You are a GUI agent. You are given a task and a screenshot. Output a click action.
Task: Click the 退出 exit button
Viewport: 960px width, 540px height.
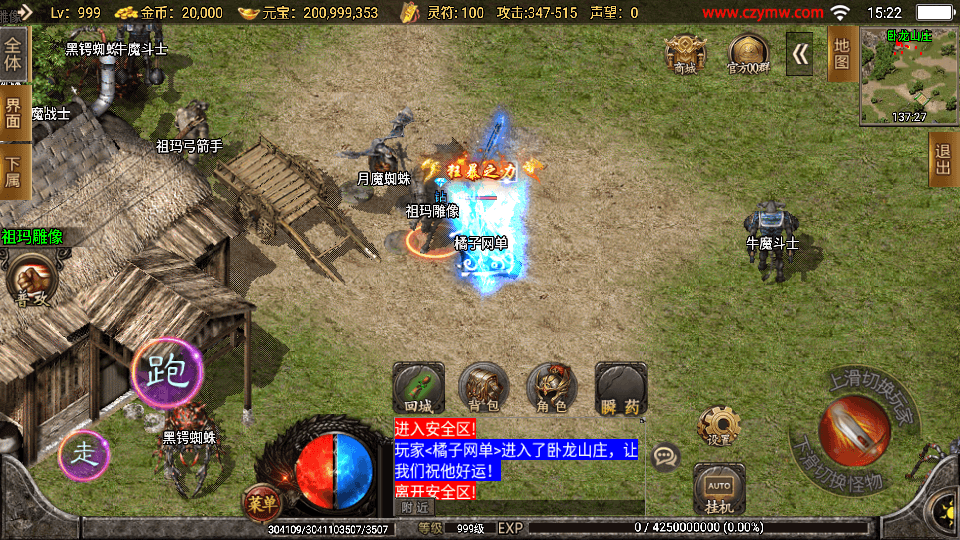tap(943, 159)
